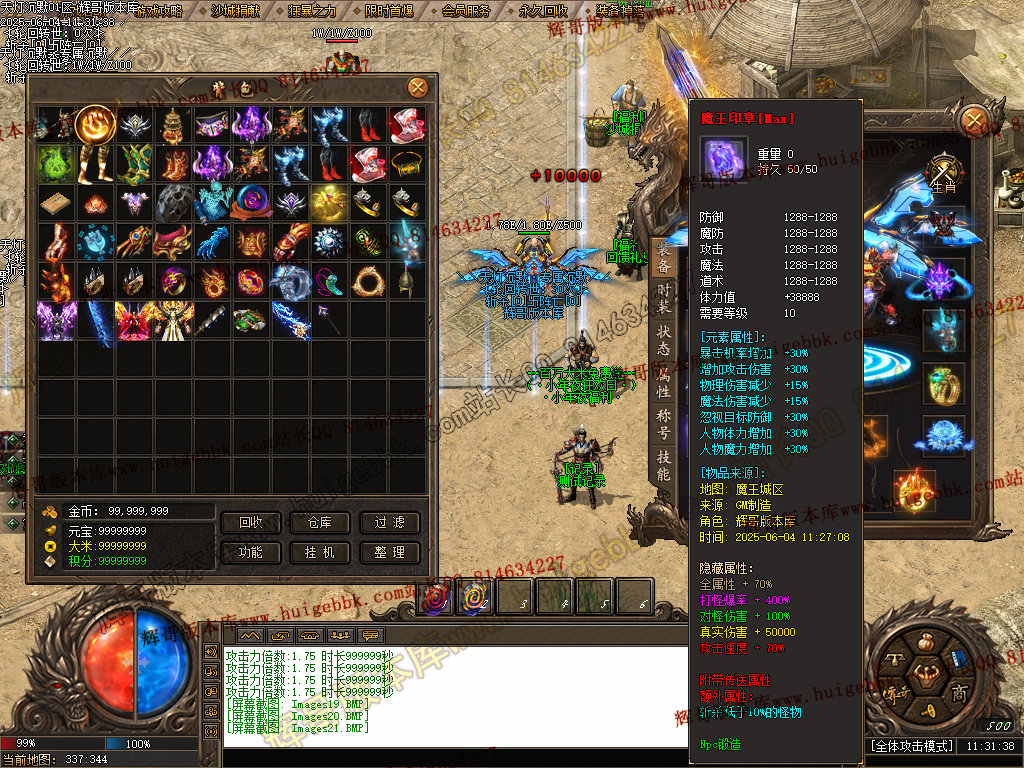Screen dimensions: 1024x768
Task: Open 限时首爆 menu entry
Action: click(x=389, y=11)
